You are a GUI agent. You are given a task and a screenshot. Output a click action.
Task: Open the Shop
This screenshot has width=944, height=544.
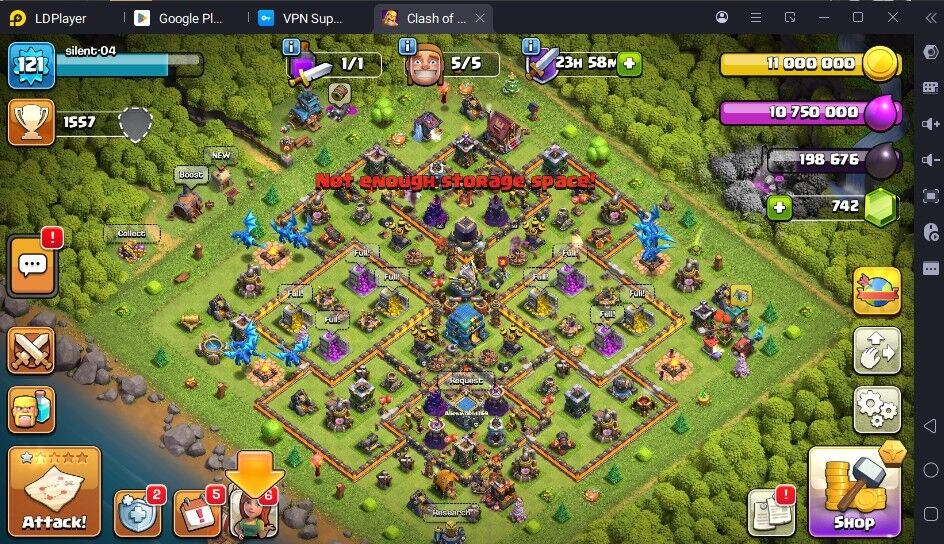point(853,491)
